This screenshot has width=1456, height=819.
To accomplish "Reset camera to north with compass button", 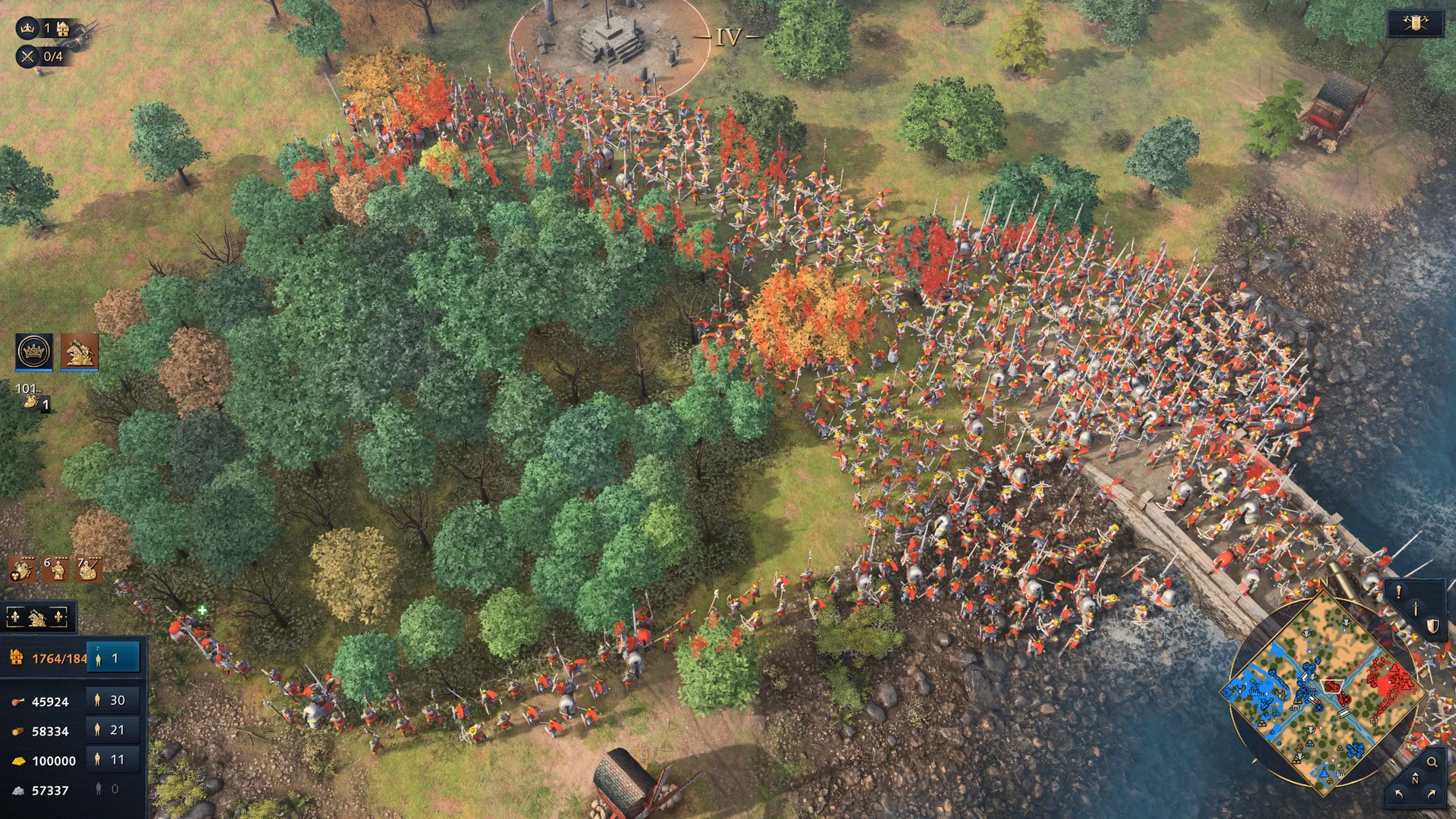I will (x=1415, y=779).
